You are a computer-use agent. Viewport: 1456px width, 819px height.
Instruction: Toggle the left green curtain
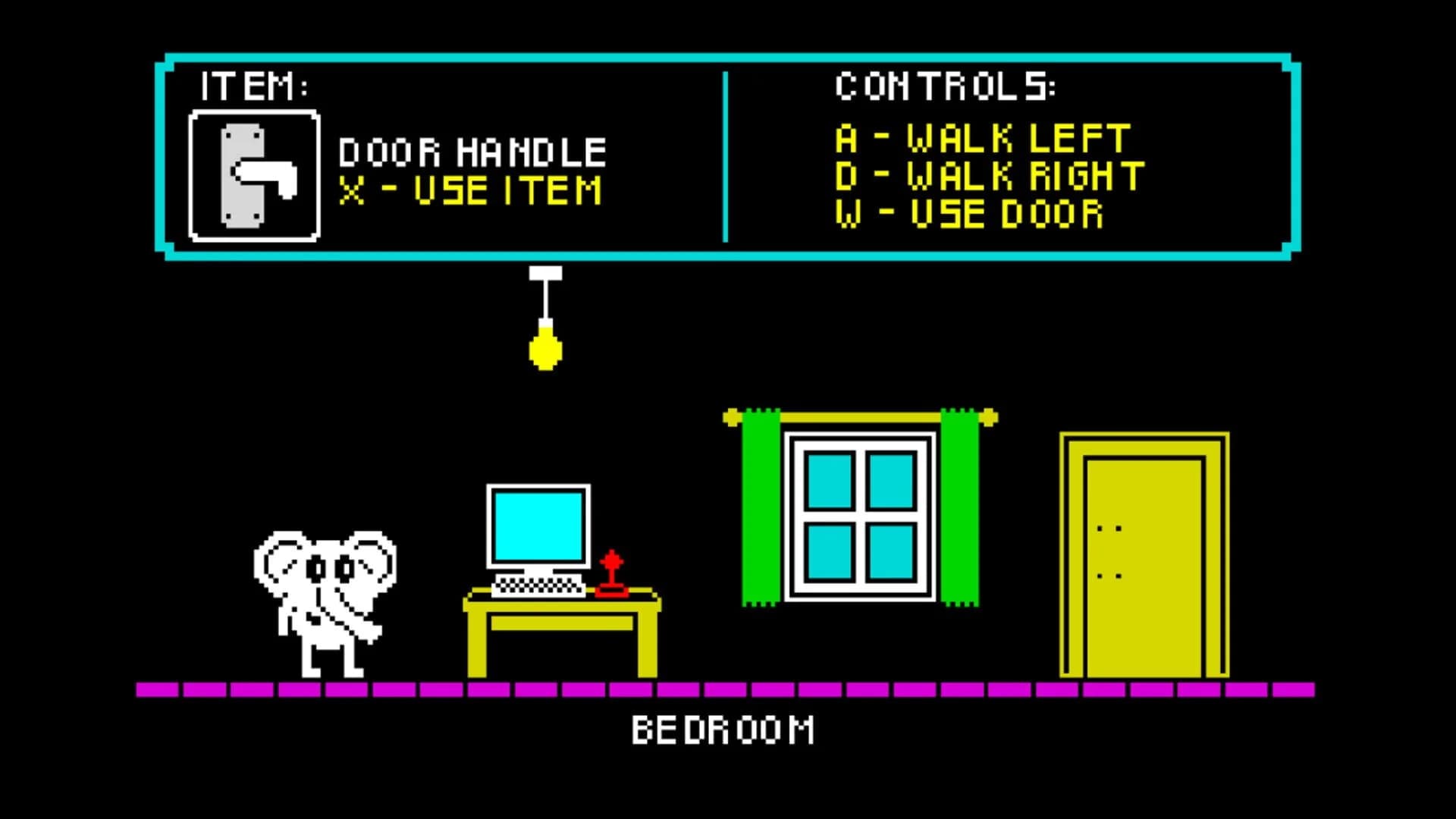point(762,508)
